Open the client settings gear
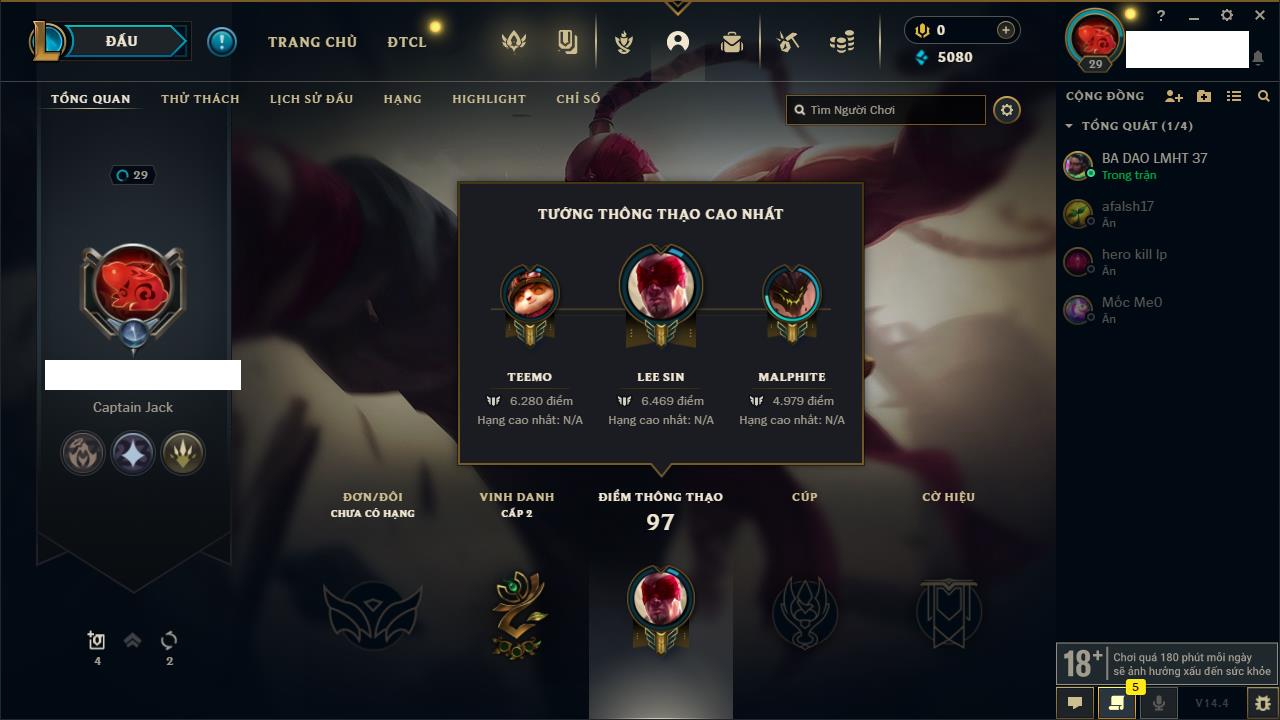This screenshot has width=1280, height=720. (1227, 16)
